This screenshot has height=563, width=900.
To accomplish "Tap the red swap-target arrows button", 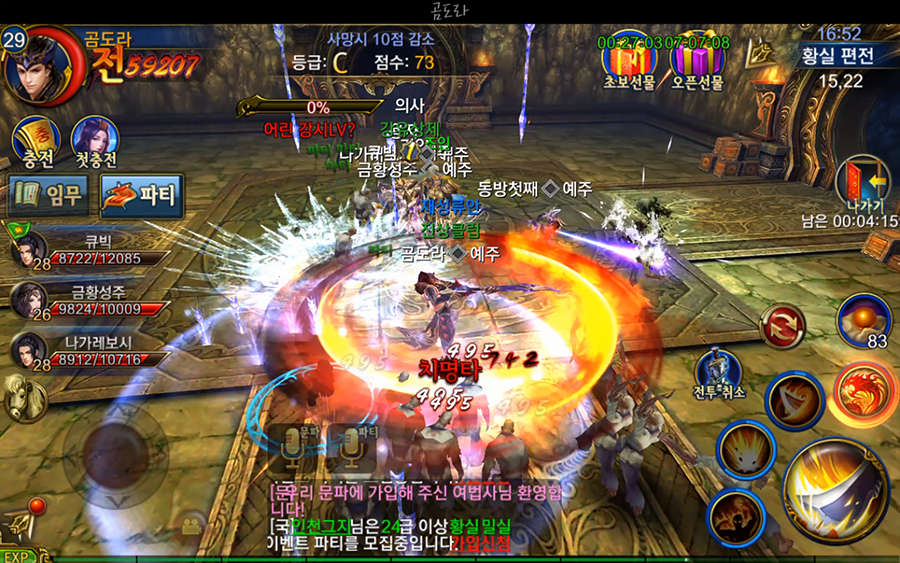I will pyautogui.click(x=780, y=326).
